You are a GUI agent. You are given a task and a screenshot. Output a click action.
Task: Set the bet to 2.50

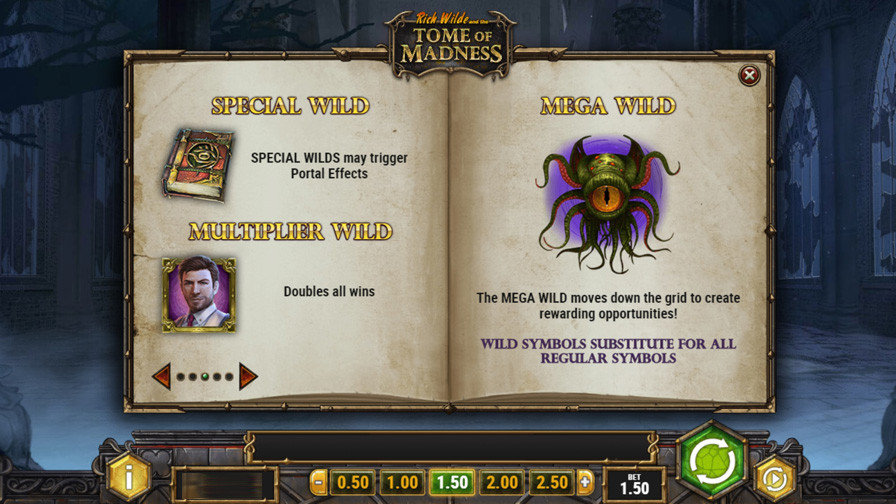click(551, 483)
